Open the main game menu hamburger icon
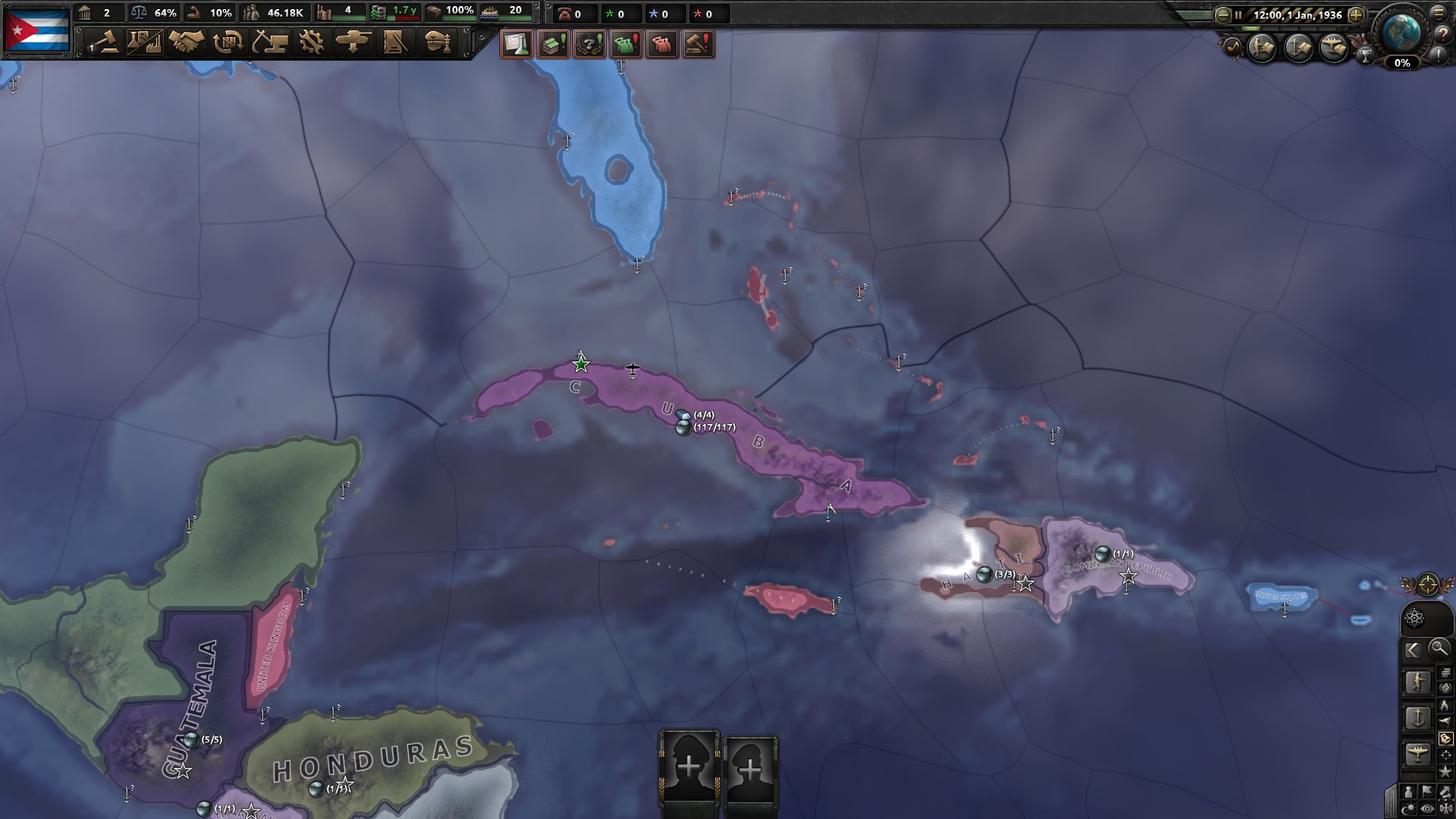Image resolution: width=1456 pixels, height=819 pixels. click(1439, 13)
